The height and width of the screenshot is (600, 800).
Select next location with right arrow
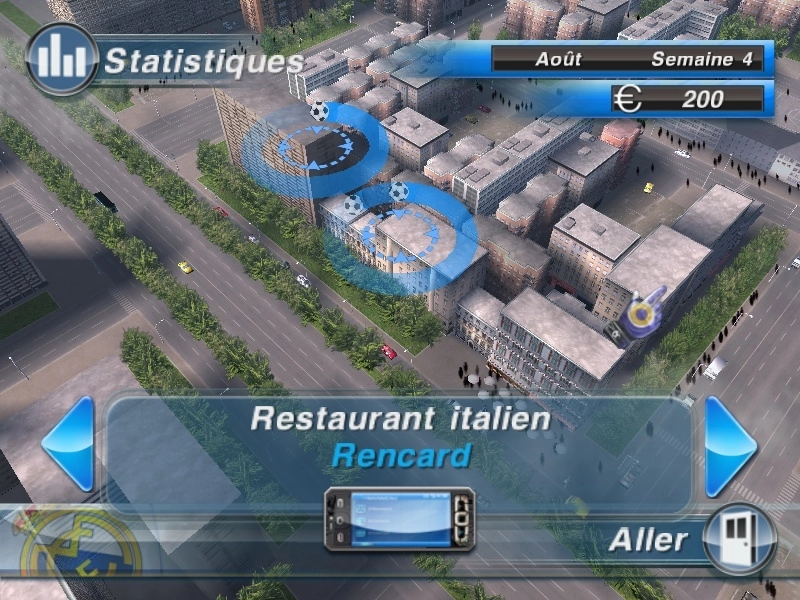coord(730,446)
